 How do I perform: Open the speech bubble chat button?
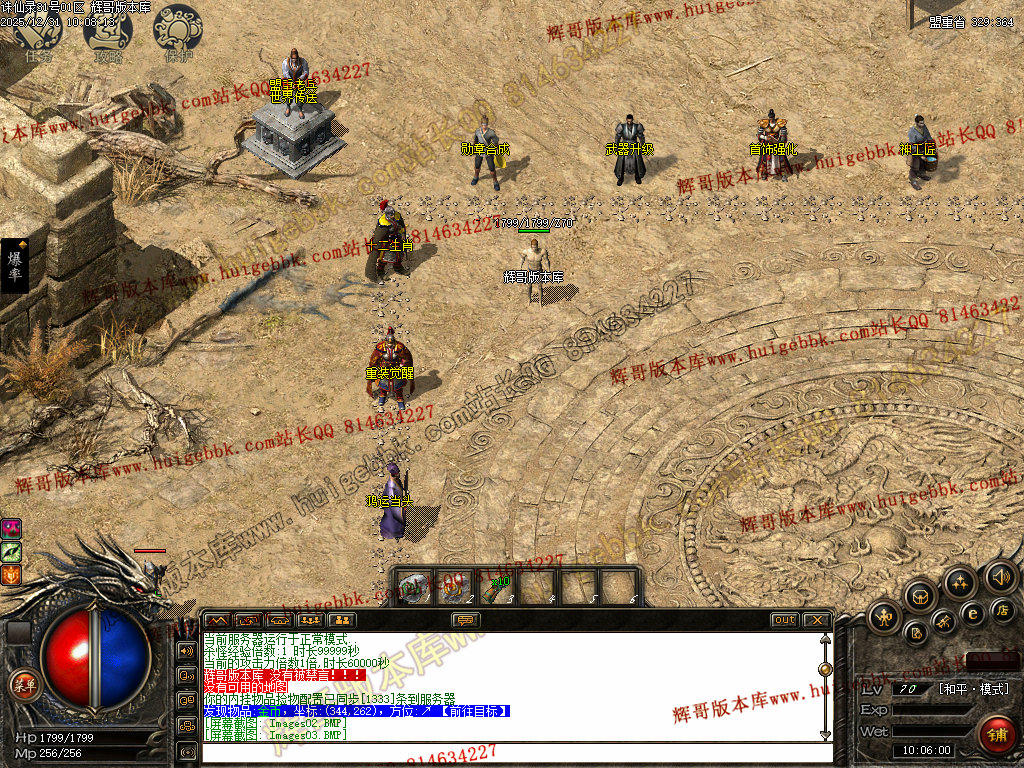(x=465, y=620)
